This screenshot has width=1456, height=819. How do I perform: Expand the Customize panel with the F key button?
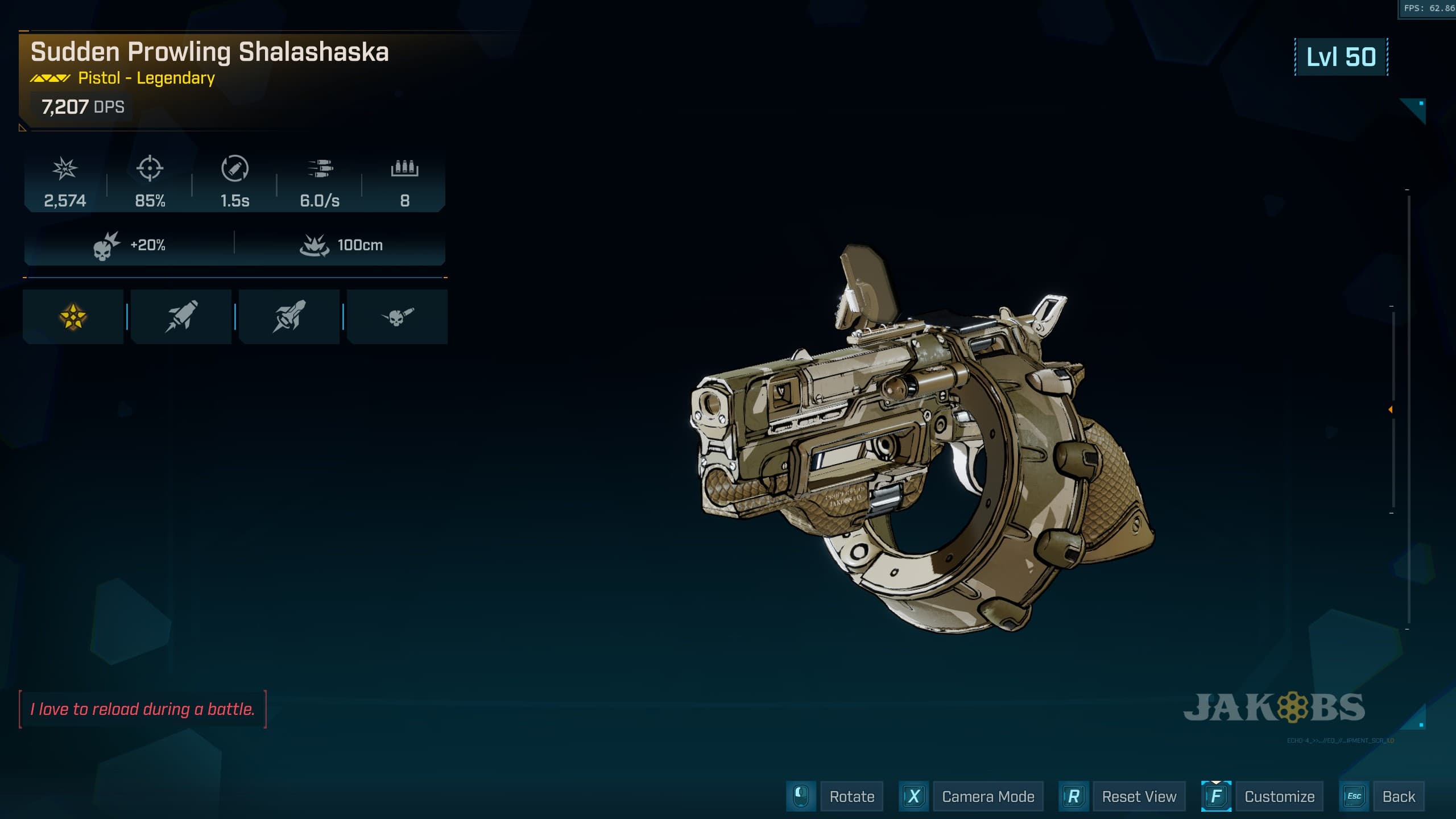tap(1216, 796)
